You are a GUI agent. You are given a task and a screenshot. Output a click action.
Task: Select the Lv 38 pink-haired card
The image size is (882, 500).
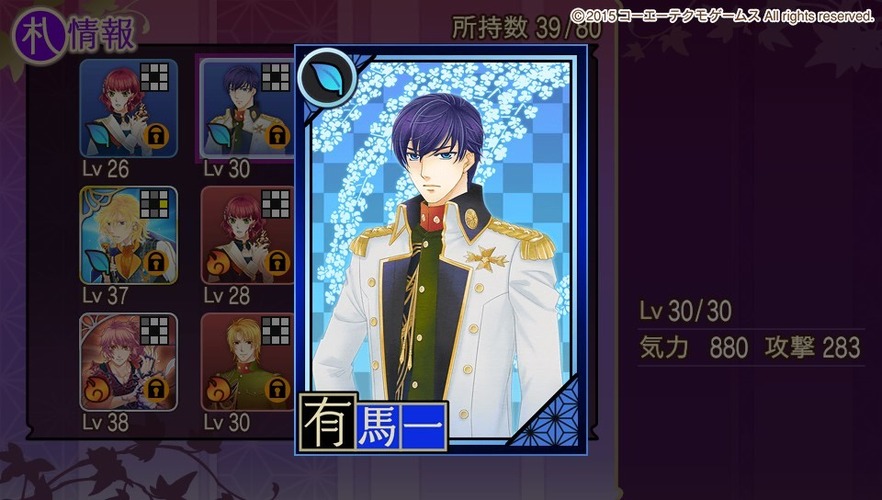tap(128, 361)
